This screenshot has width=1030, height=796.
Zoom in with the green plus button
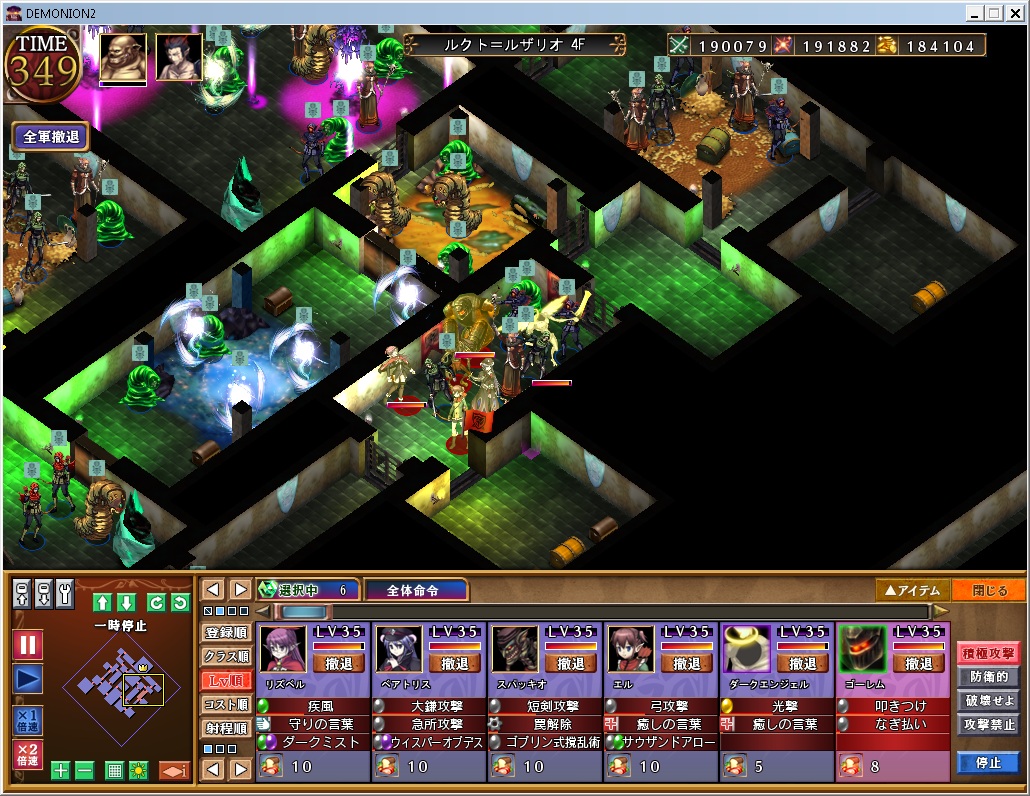[x=60, y=771]
